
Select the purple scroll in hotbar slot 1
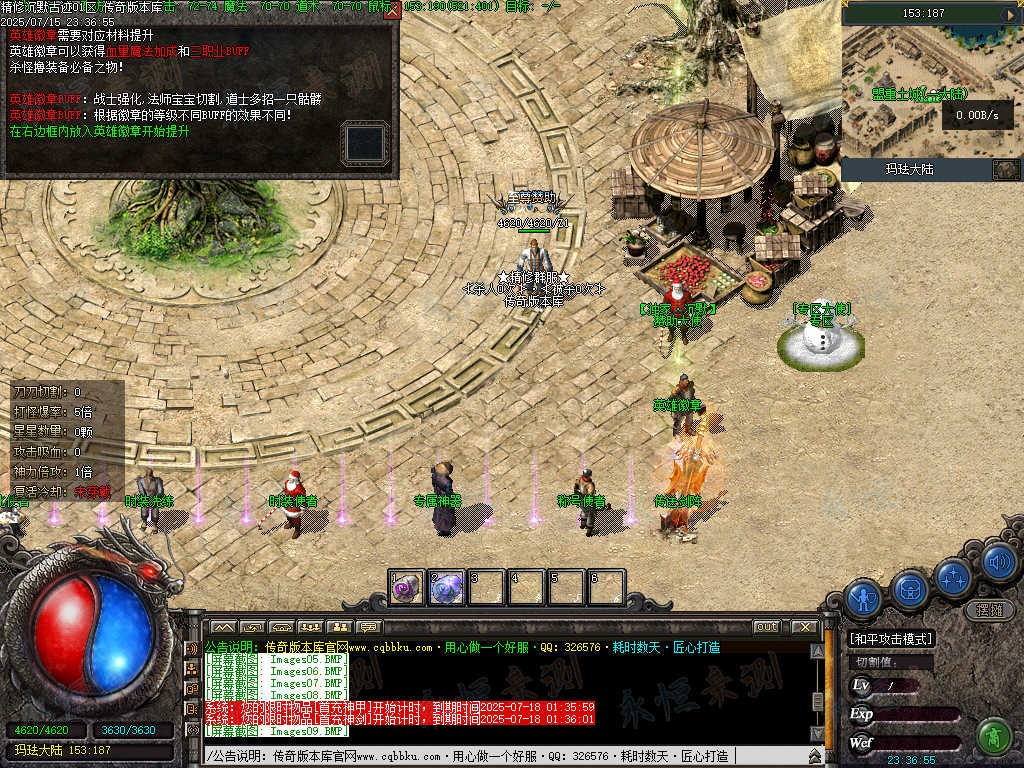(406, 588)
